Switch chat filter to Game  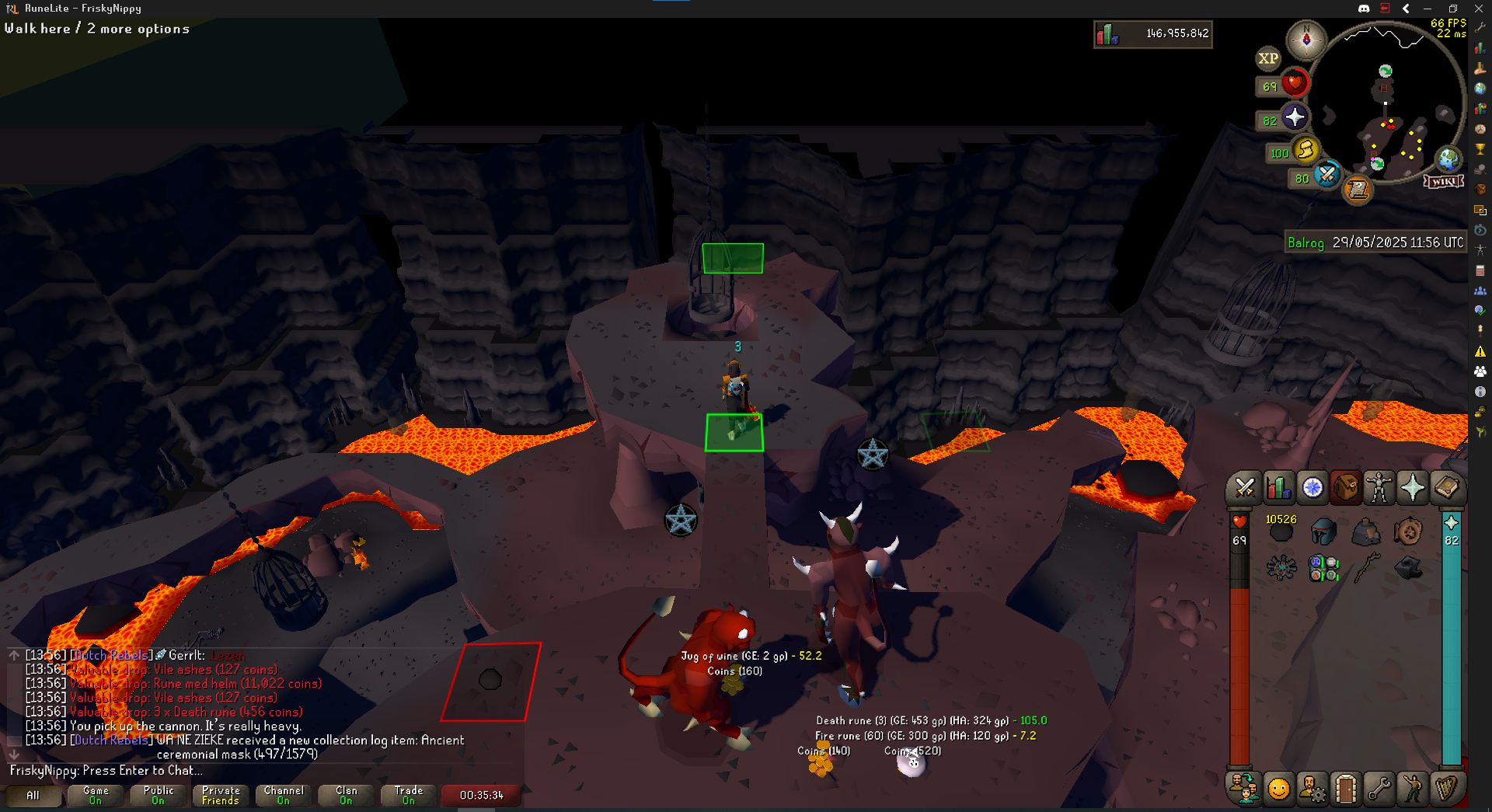point(96,795)
